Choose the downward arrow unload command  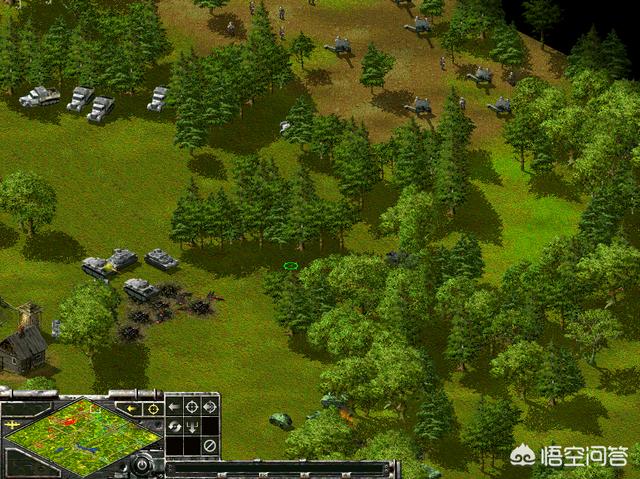(x=191, y=426)
